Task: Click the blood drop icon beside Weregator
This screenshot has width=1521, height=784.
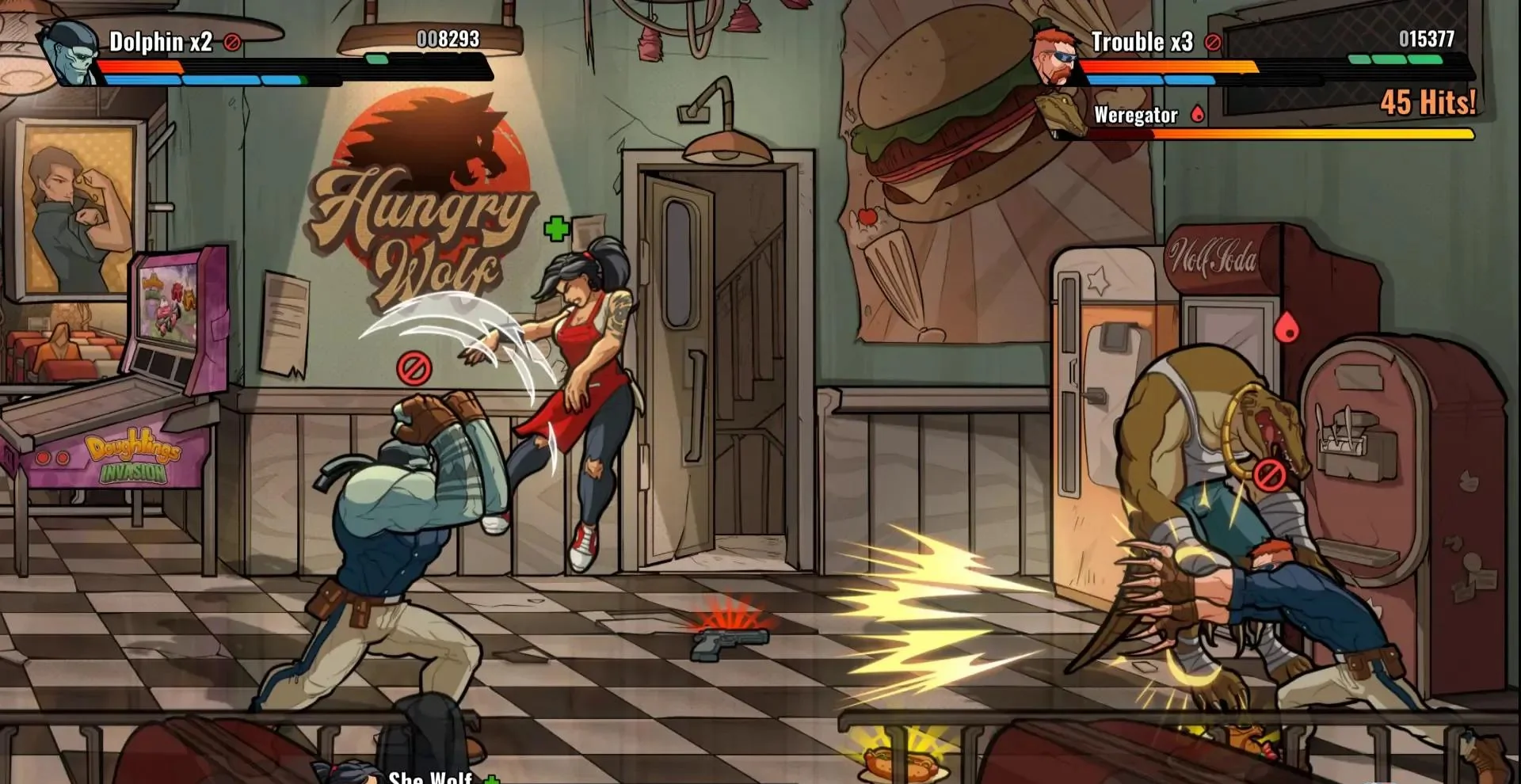Action: (1198, 115)
